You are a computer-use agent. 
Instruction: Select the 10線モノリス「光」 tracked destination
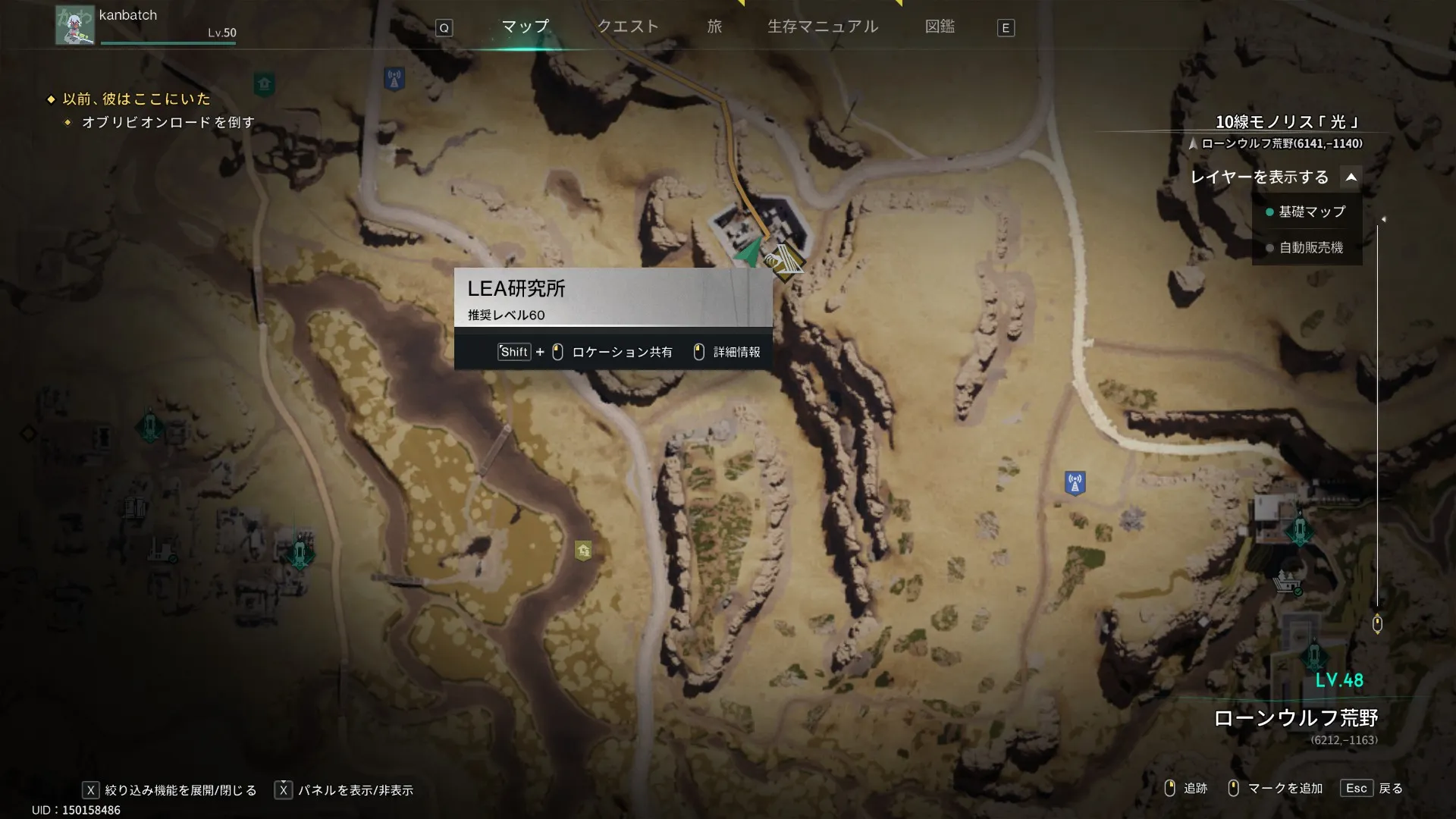(1288, 122)
